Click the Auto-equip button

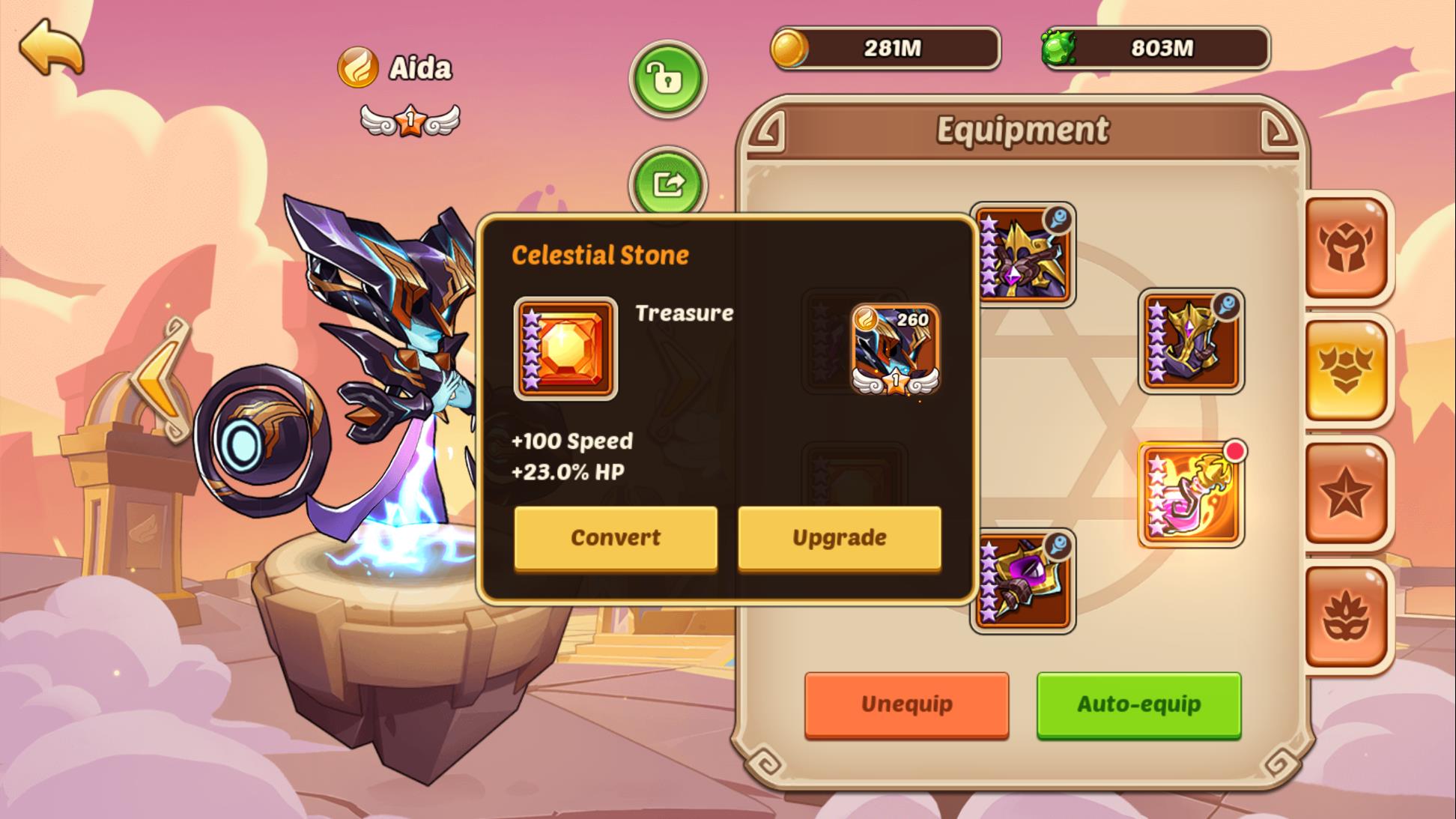tap(1138, 703)
